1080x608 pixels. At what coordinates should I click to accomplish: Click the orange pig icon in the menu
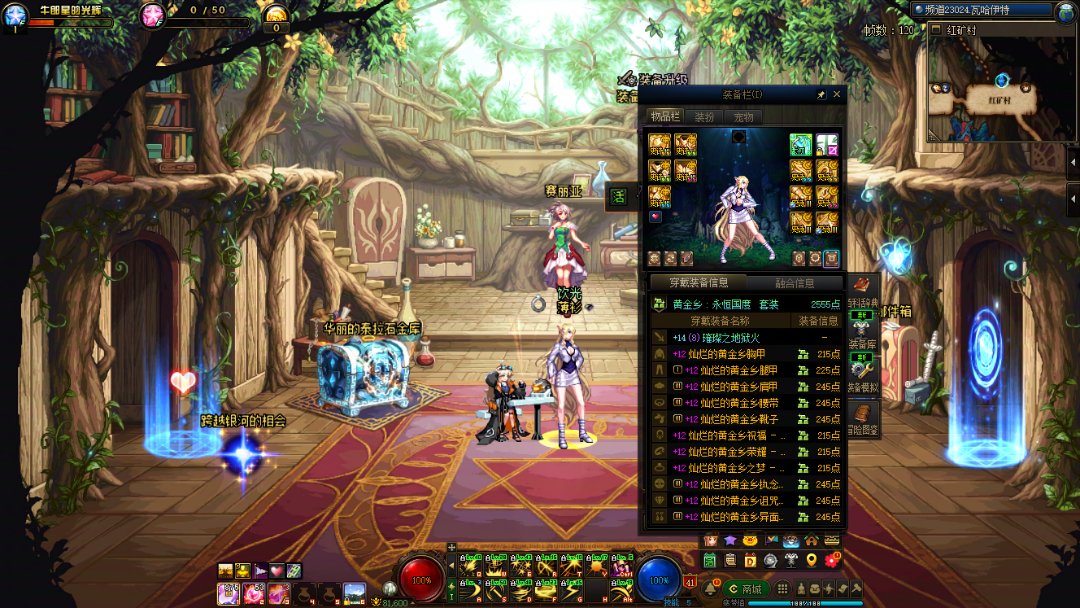[749, 541]
